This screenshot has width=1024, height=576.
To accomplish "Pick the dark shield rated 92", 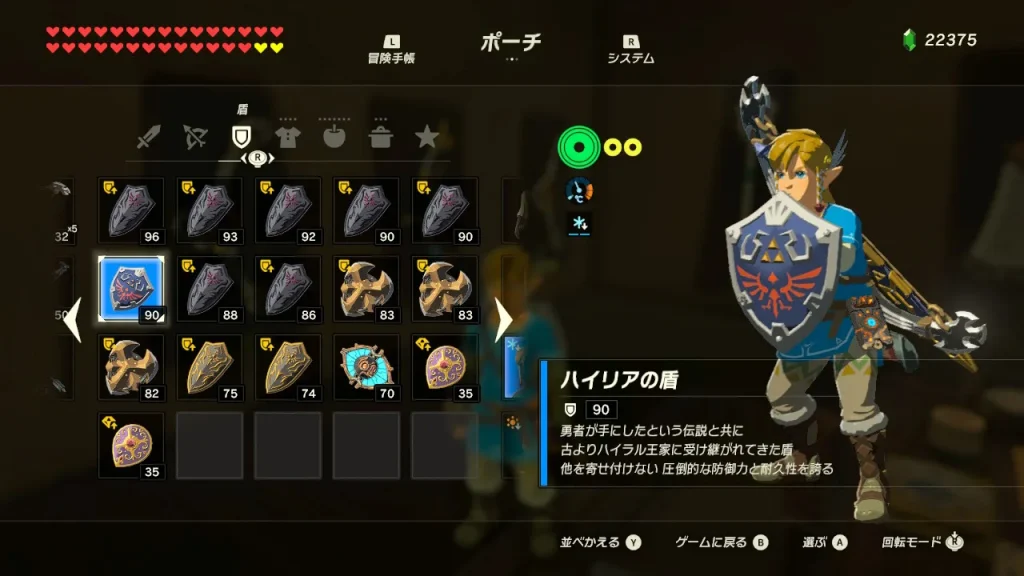I will [x=287, y=210].
